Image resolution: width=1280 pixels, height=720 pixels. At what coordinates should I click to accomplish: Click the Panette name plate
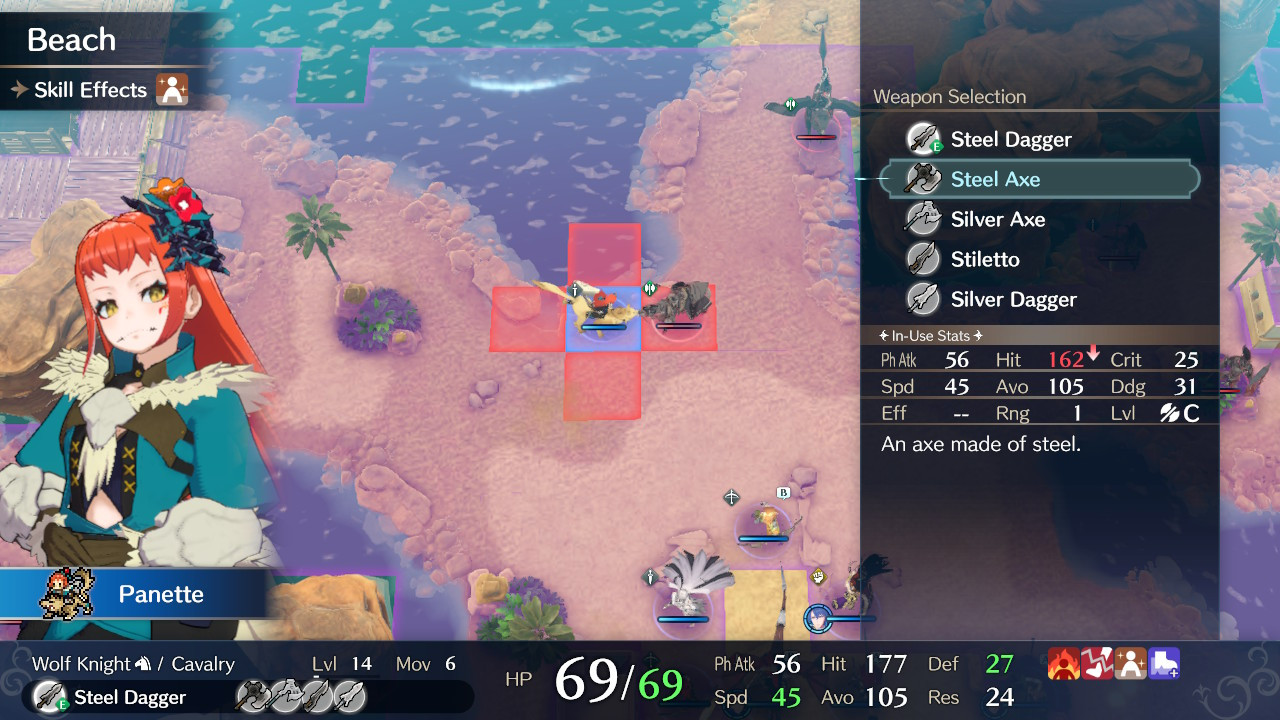(160, 593)
